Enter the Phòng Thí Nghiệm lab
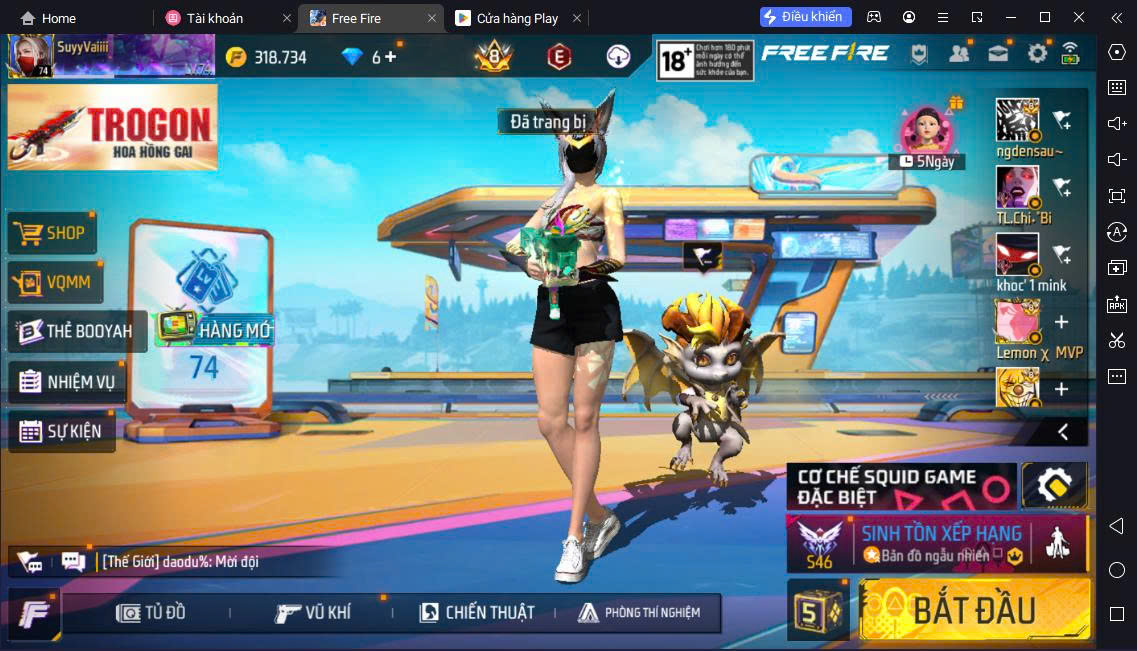This screenshot has height=651, width=1137. click(x=640, y=612)
